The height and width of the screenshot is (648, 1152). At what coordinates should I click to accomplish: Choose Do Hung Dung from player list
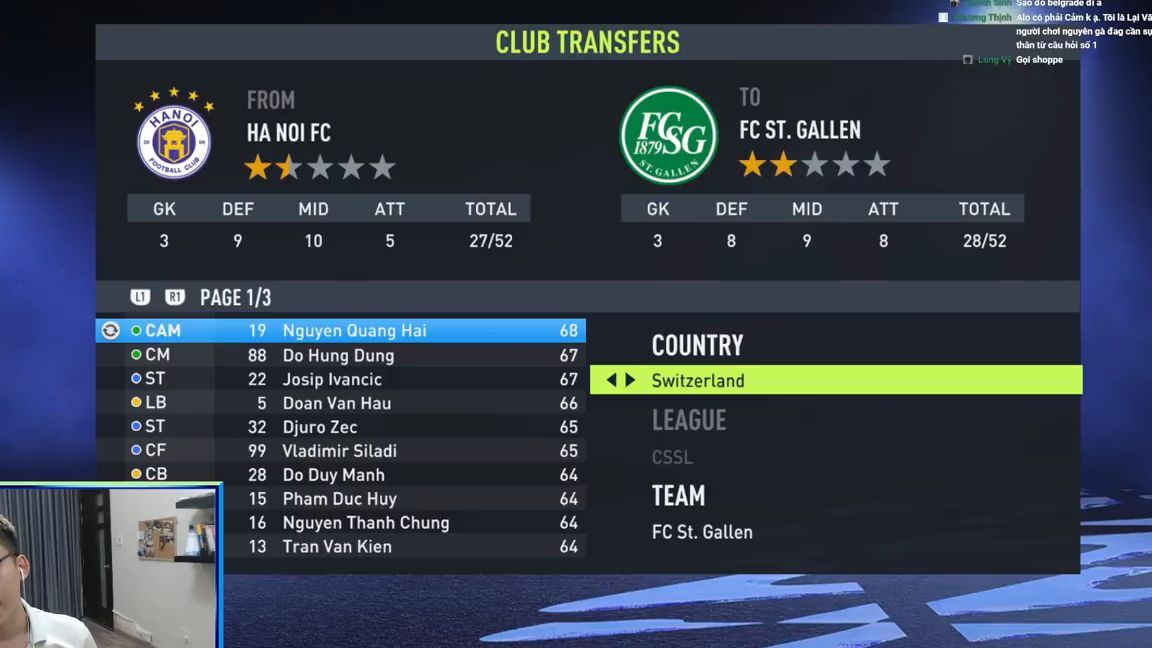[x=338, y=355]
